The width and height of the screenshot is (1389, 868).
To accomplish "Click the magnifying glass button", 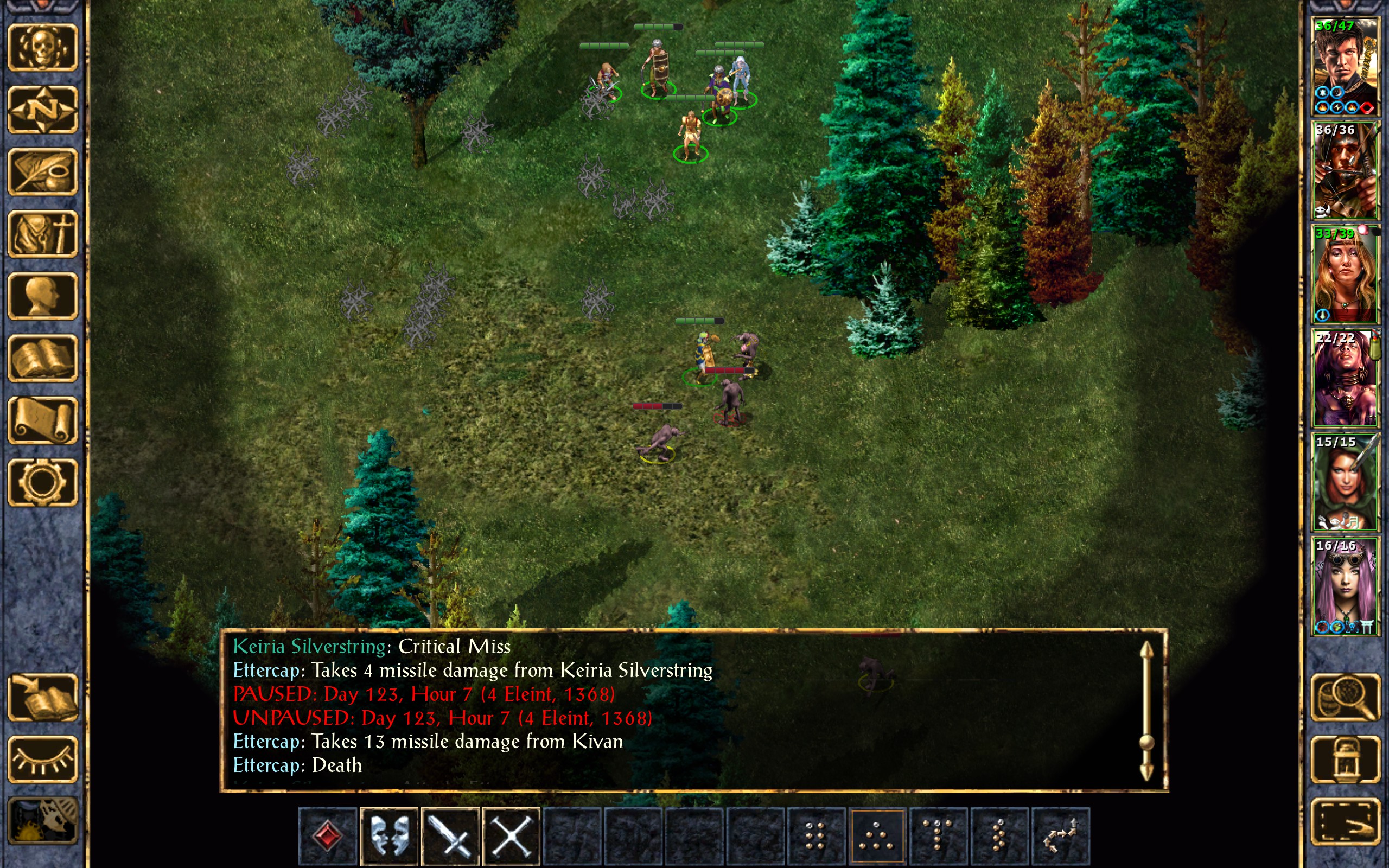I will coord(1345,697).
